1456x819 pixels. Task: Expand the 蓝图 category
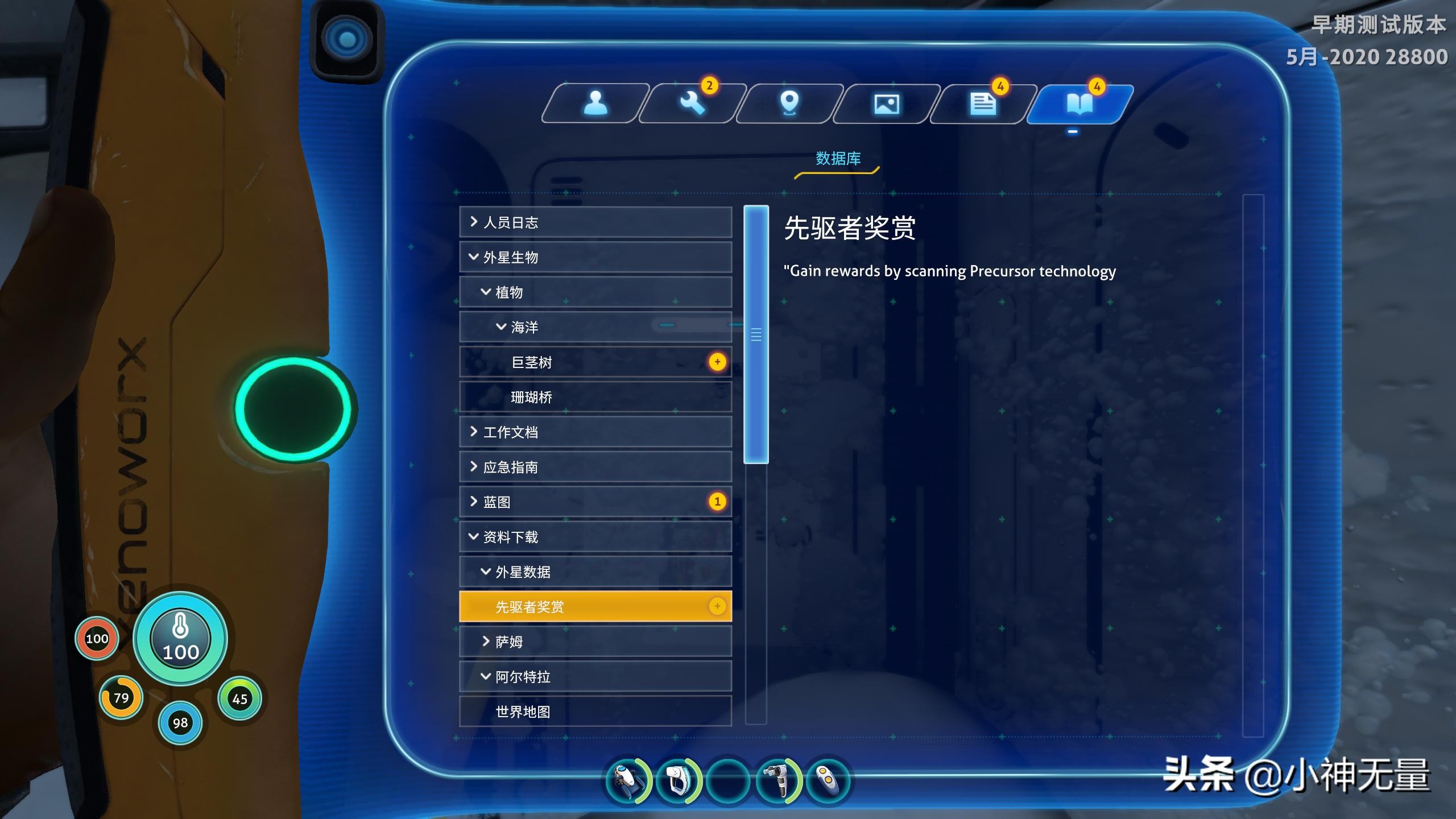point(595,502)
